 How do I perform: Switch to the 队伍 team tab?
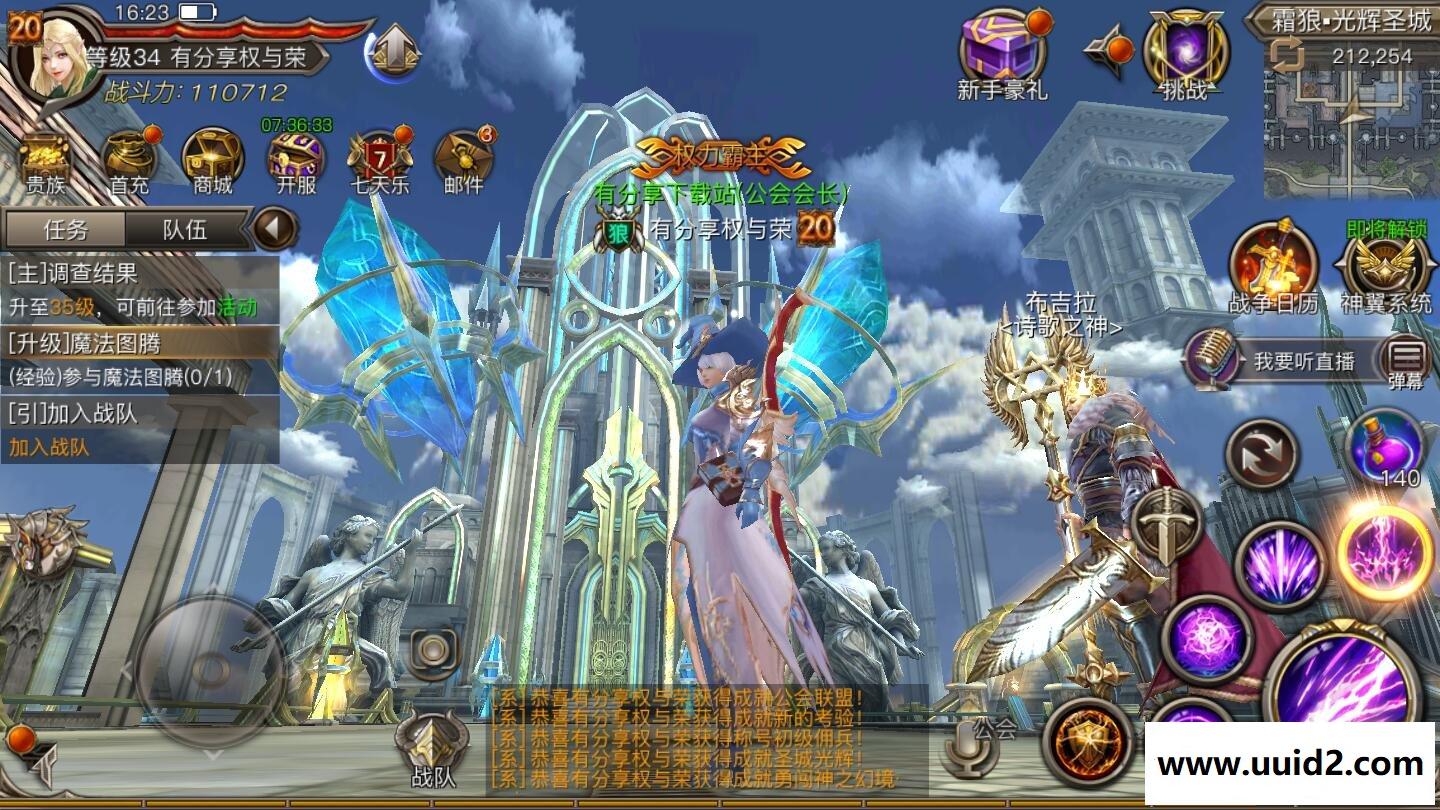185,229
